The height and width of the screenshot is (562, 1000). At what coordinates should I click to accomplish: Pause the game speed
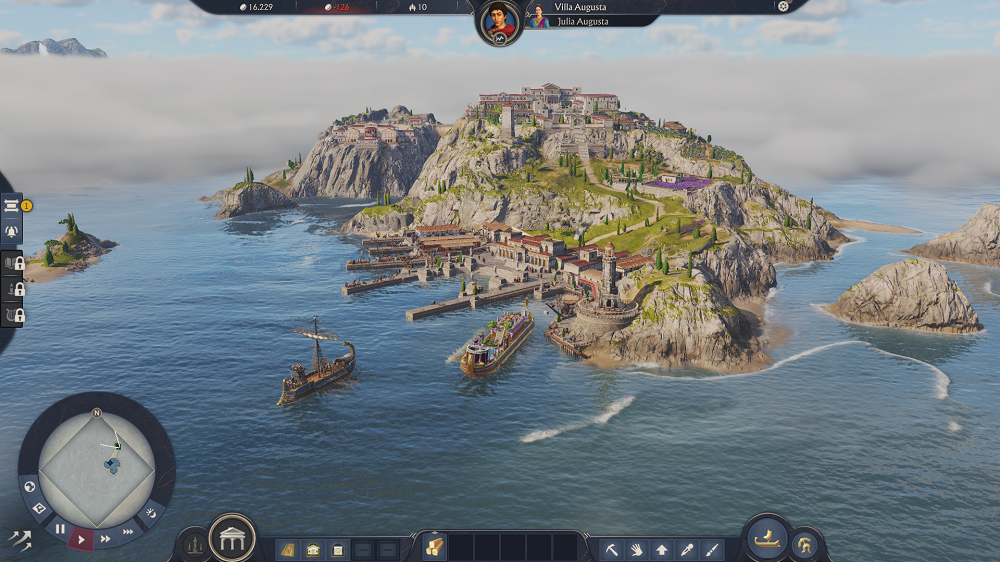coord(60,529)
